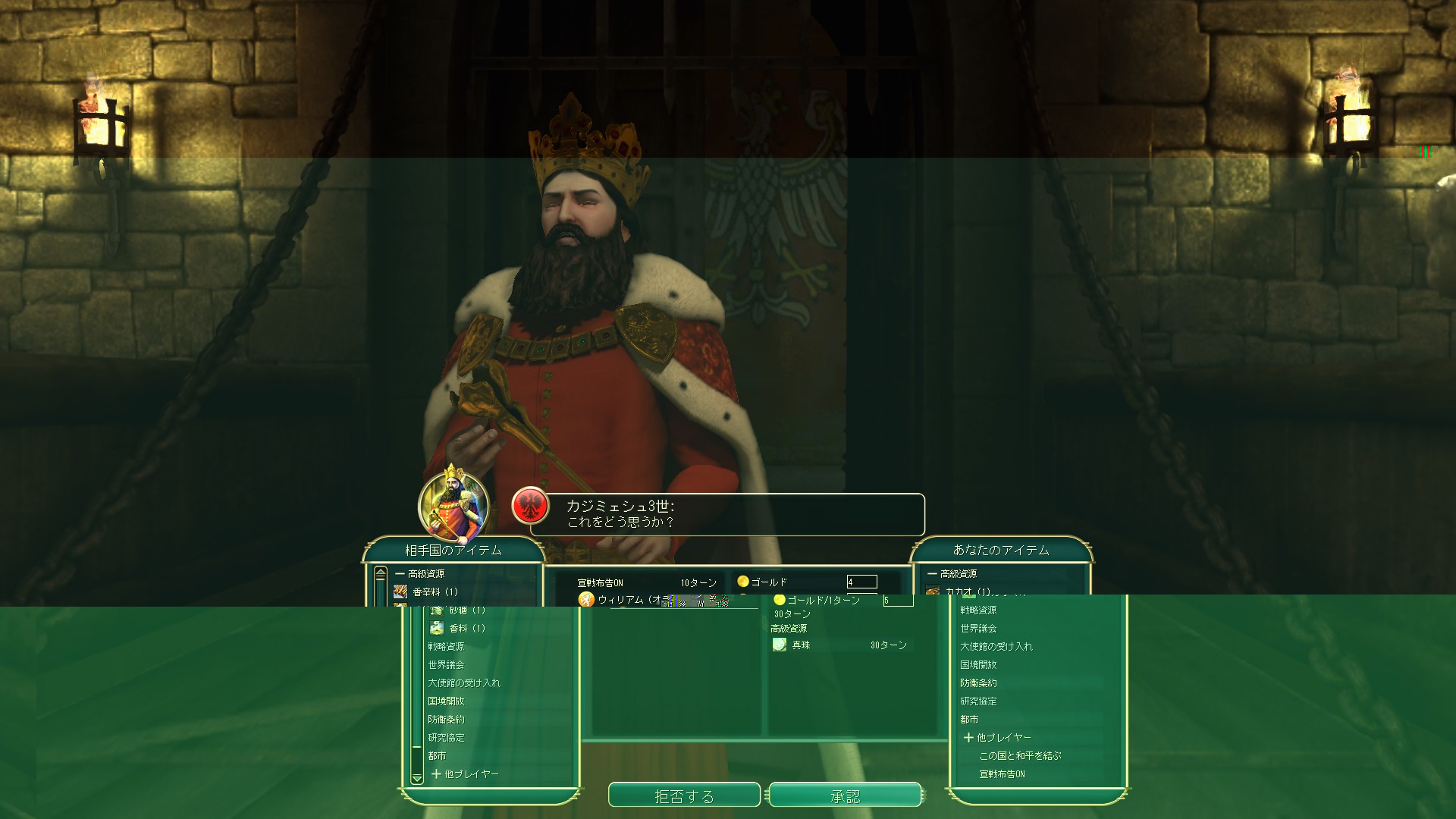
Task: Remove 宣戦布告ON 10ターン from their offer
Action: (646, 582)
